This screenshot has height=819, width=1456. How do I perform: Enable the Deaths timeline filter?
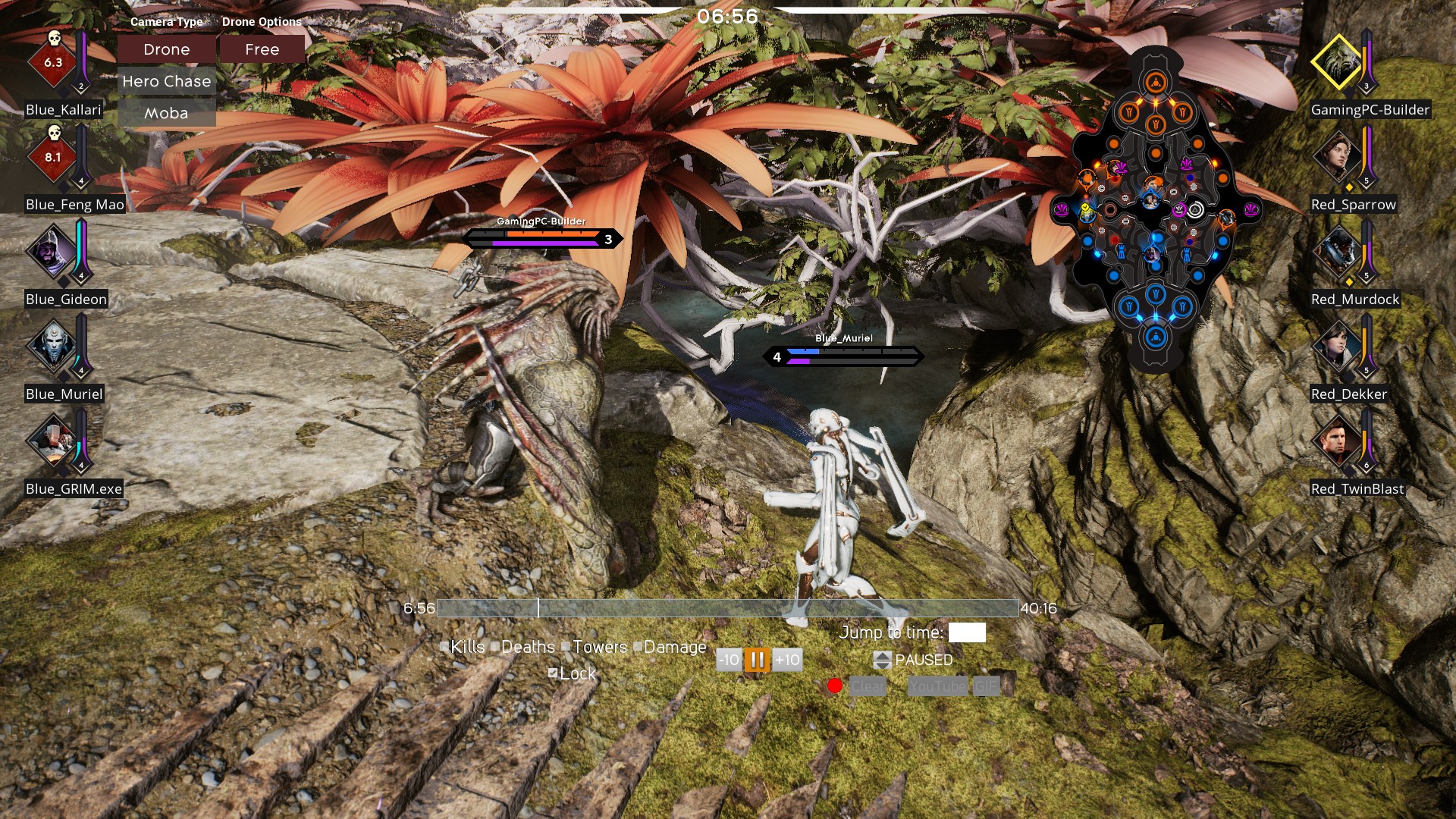[495, 647]
